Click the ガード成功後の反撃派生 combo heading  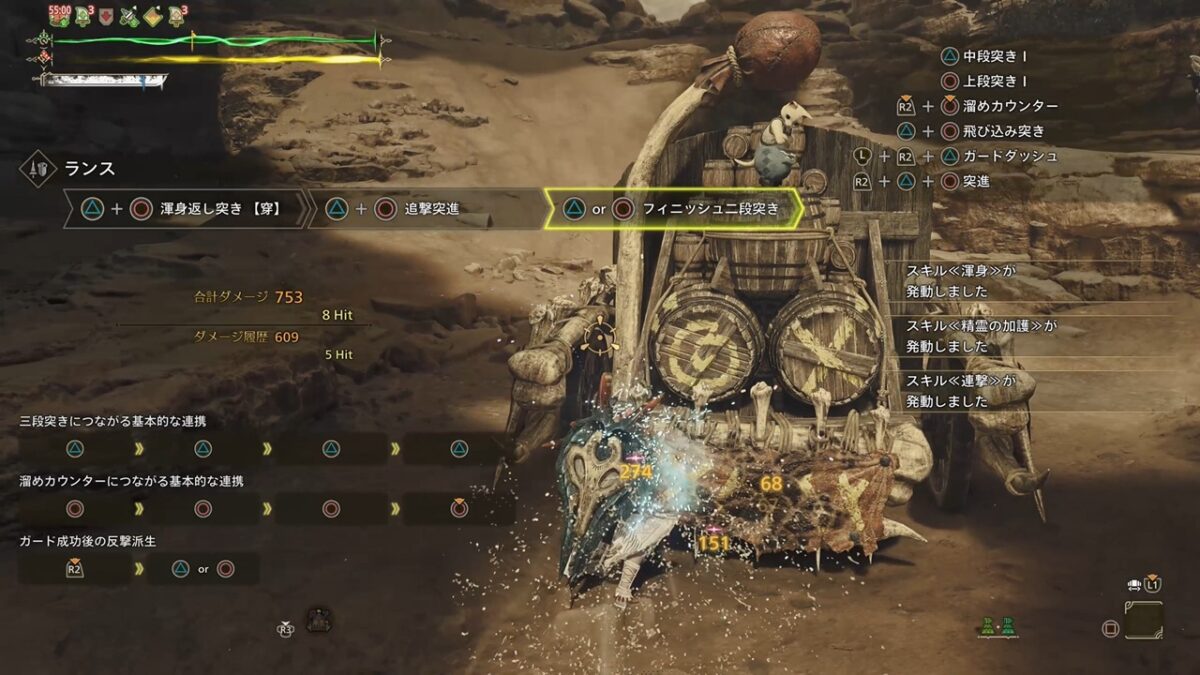pyautogui.click(x=88, y=541)
